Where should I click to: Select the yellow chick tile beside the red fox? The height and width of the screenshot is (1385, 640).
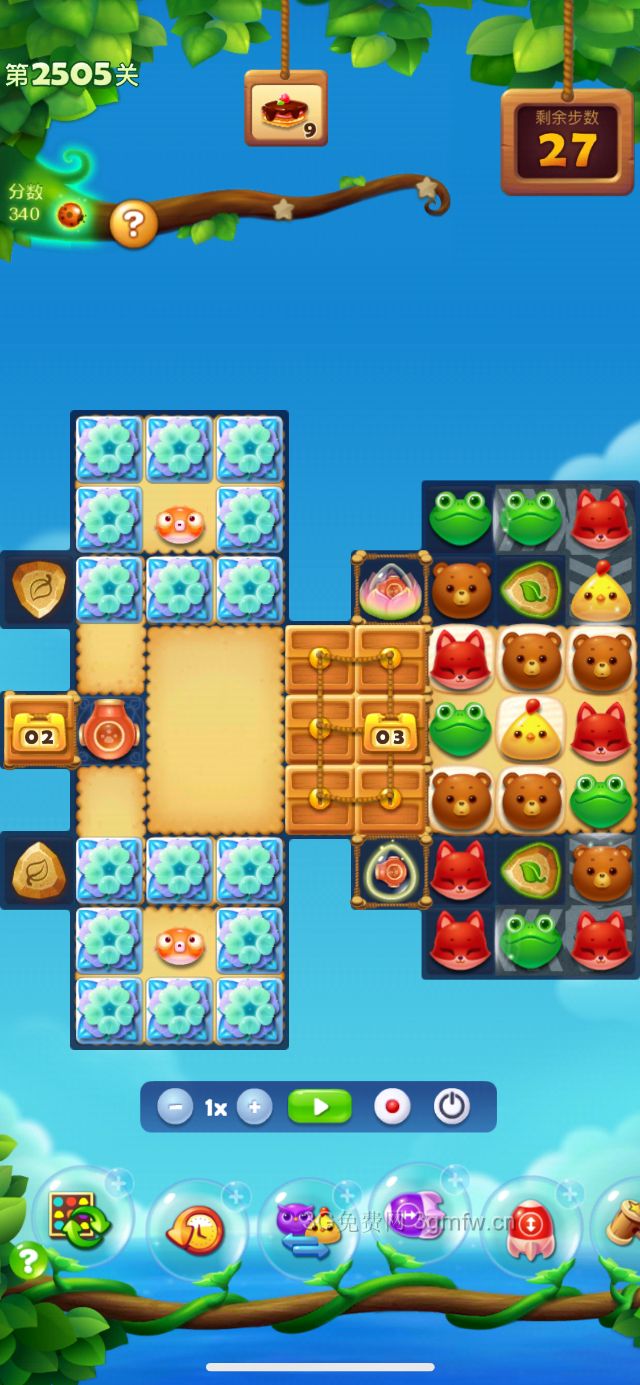point(530,728)
